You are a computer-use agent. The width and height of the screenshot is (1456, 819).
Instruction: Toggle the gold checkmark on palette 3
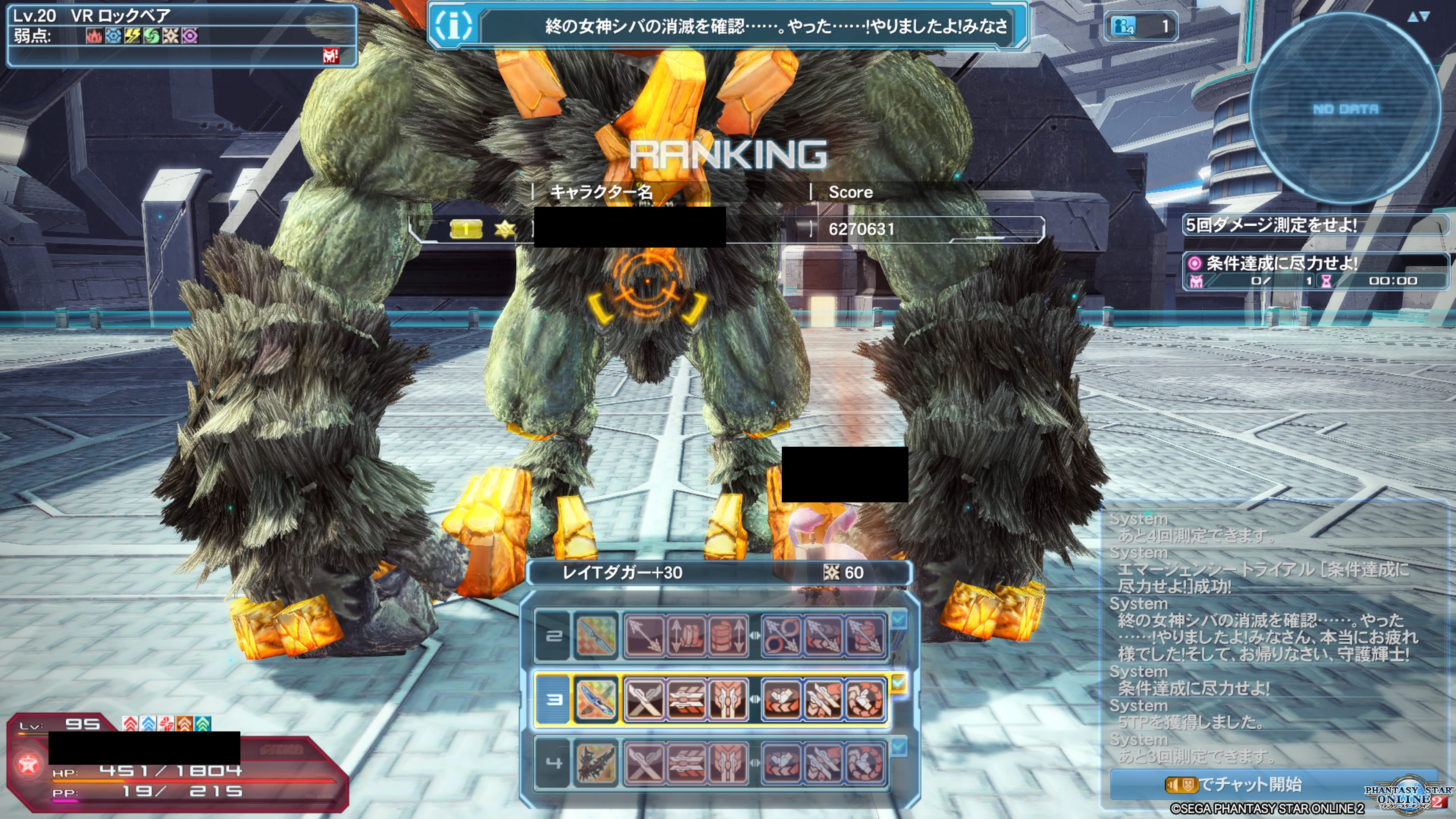pos(899,684)
